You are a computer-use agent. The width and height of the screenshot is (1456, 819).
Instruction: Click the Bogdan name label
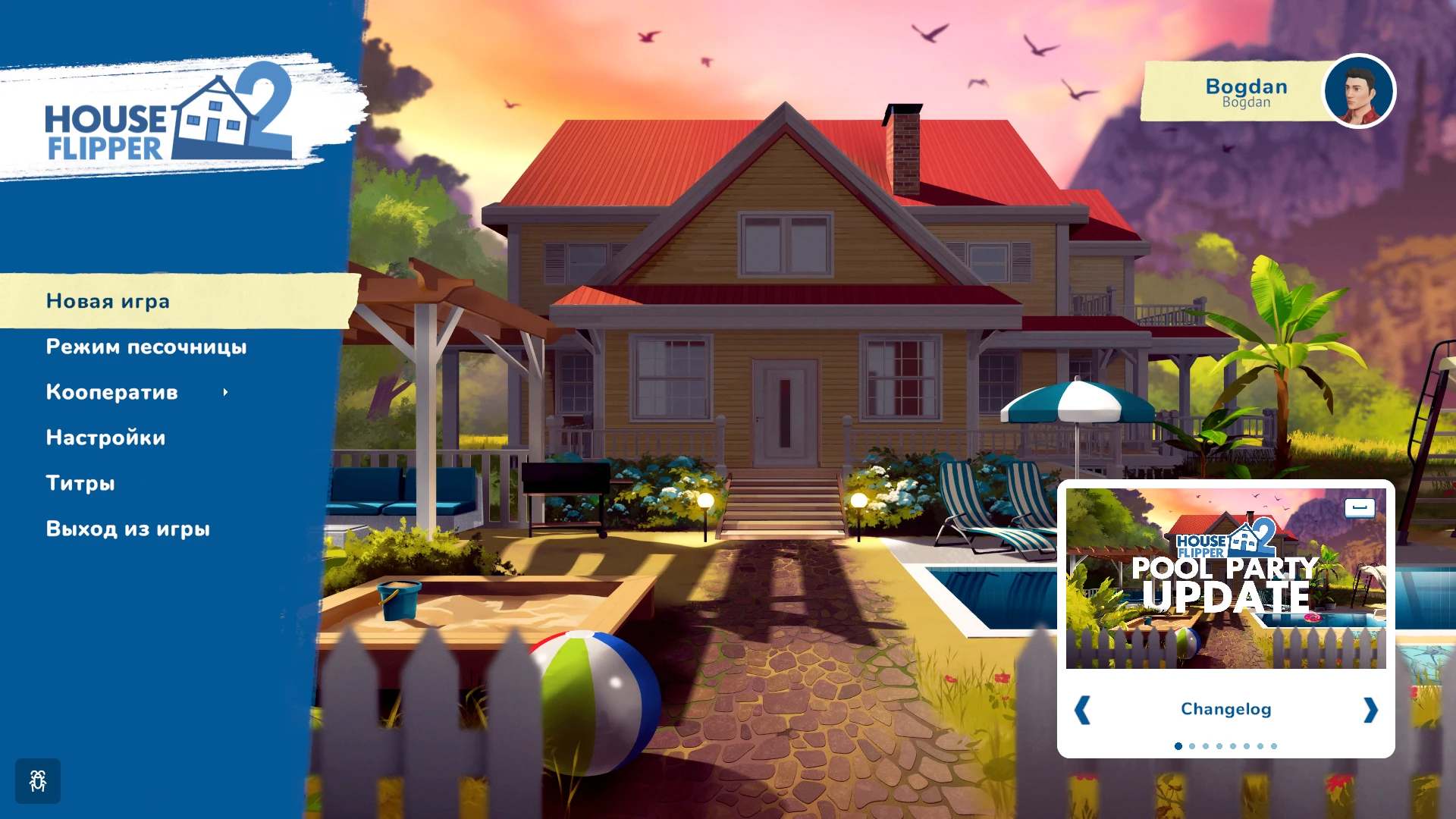pos(1246,86)
